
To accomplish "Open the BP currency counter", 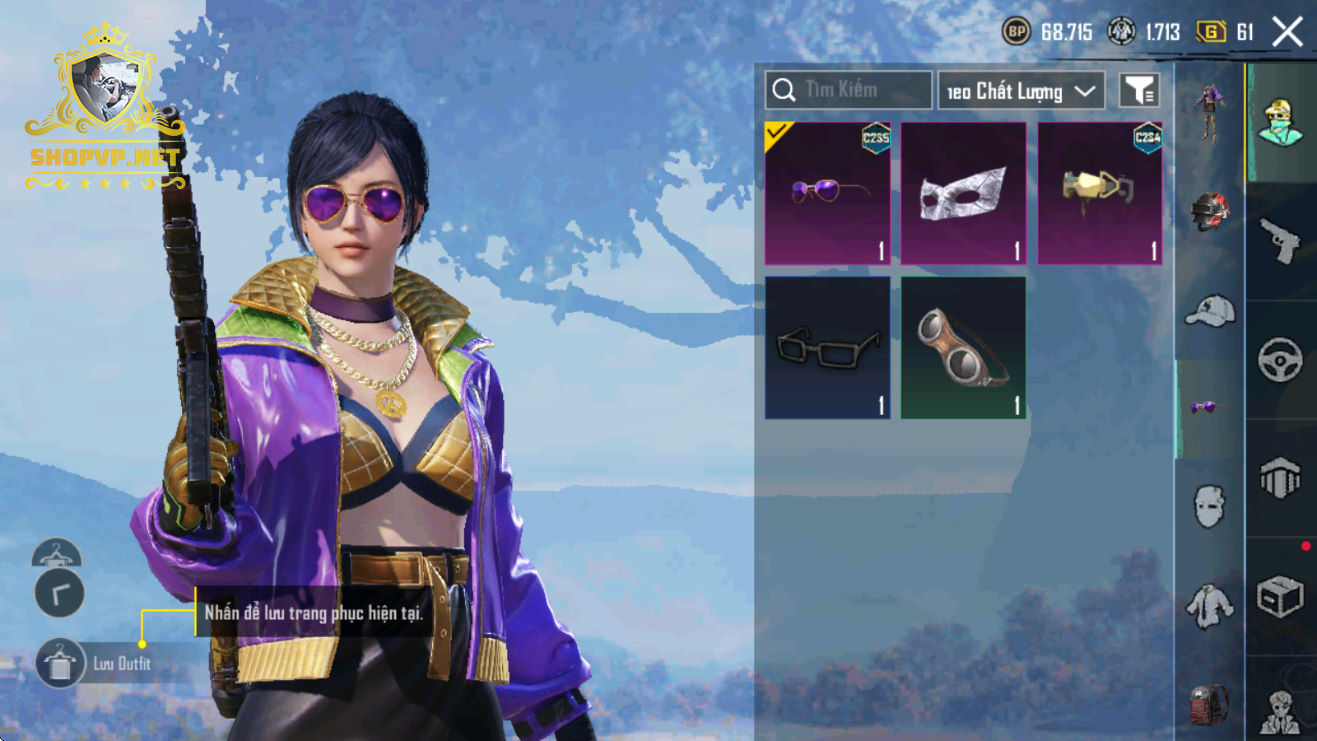I will click(1048, 32).
